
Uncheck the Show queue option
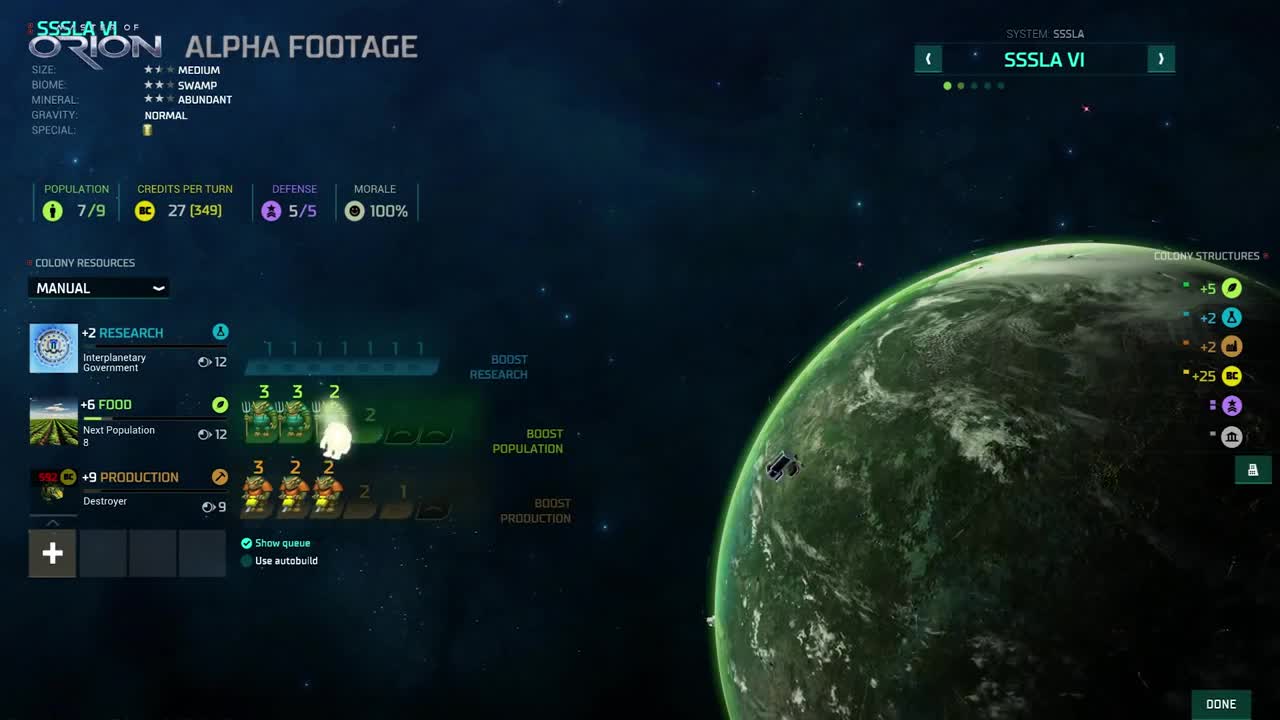(x=246, y=543)
